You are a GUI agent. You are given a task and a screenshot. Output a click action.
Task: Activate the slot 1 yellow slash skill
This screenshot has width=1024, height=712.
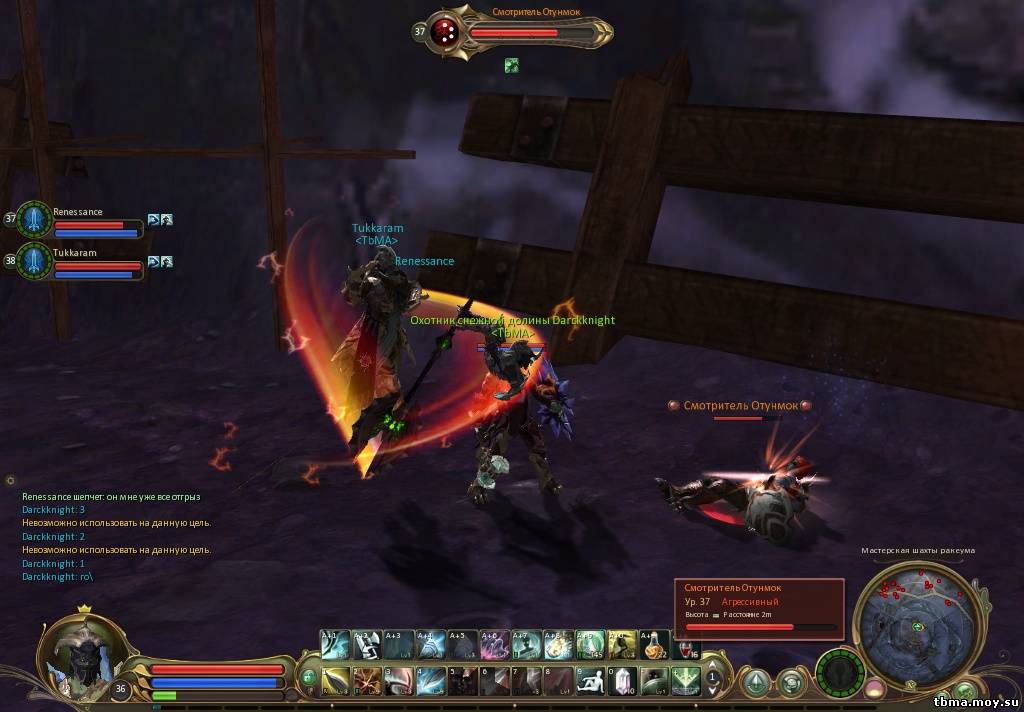coord(335,680)
